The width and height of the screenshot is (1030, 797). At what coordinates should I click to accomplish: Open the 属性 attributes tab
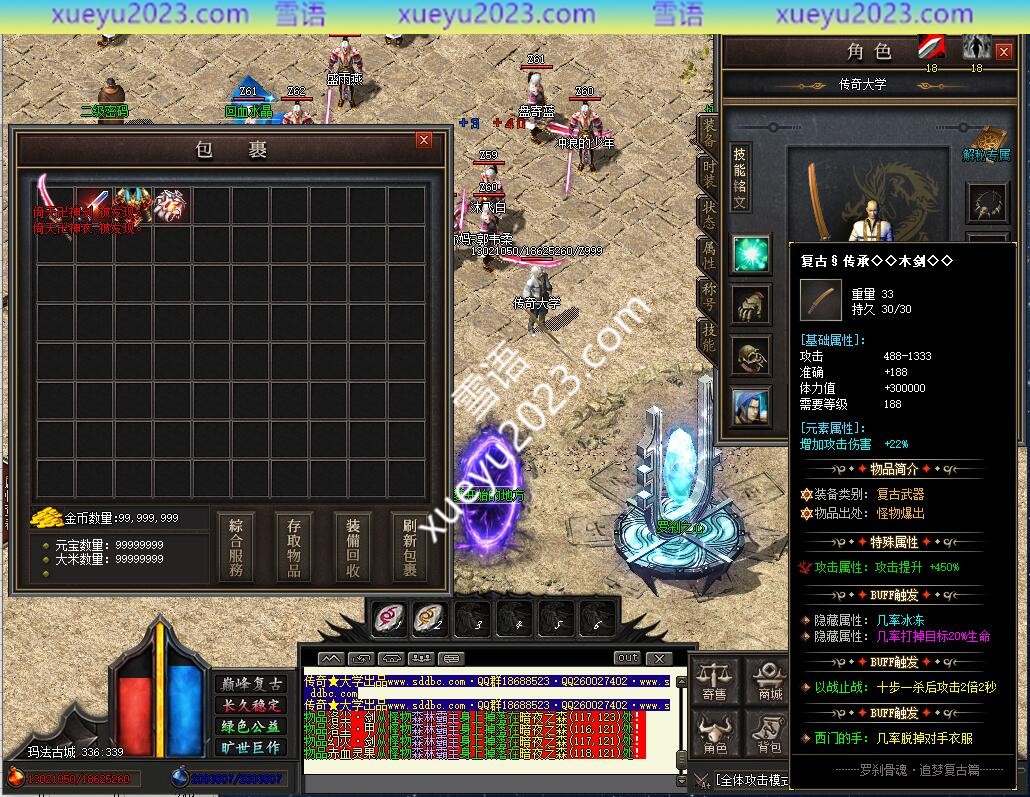point(709,257)
